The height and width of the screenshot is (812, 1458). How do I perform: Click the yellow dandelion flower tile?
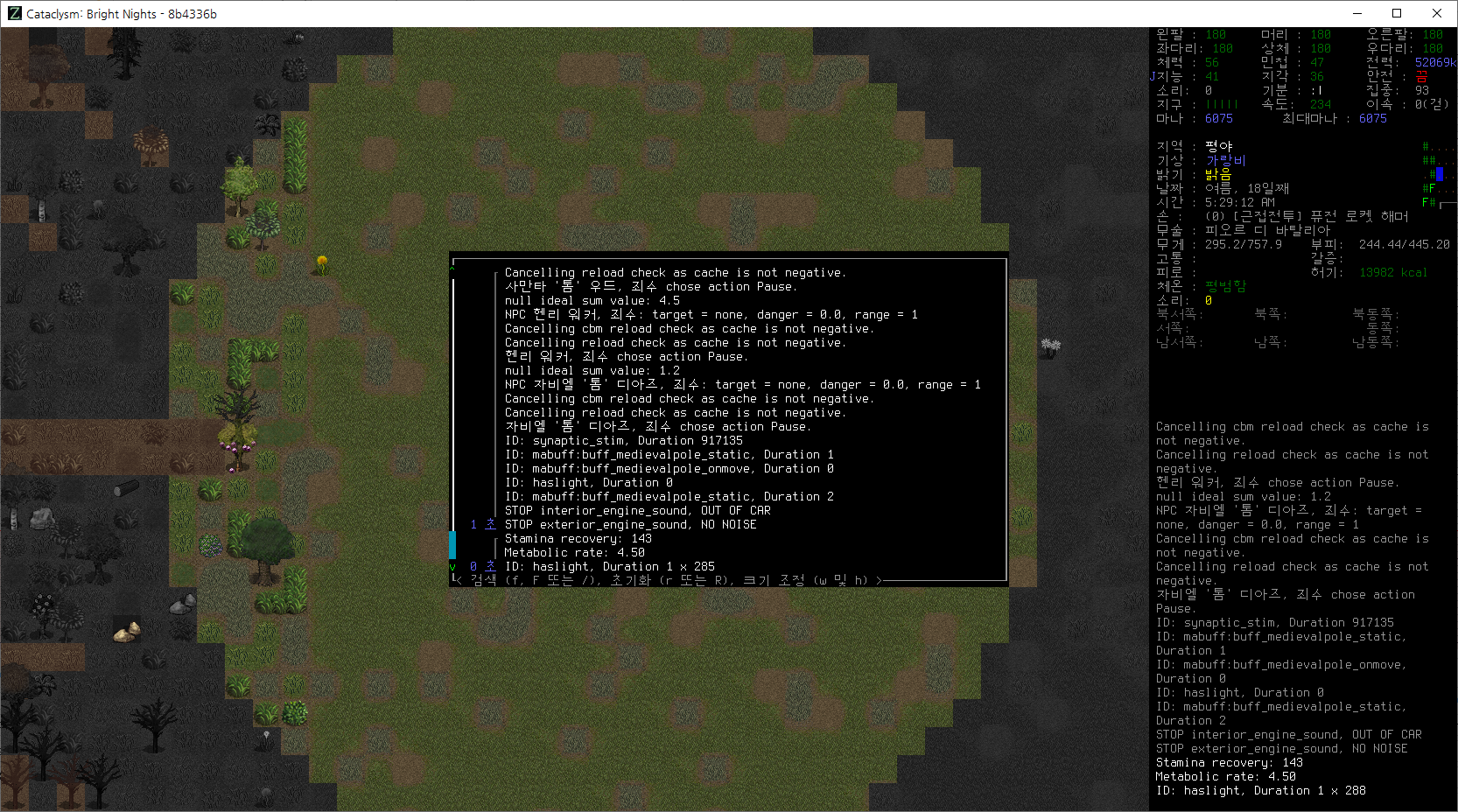pos(323,262)
